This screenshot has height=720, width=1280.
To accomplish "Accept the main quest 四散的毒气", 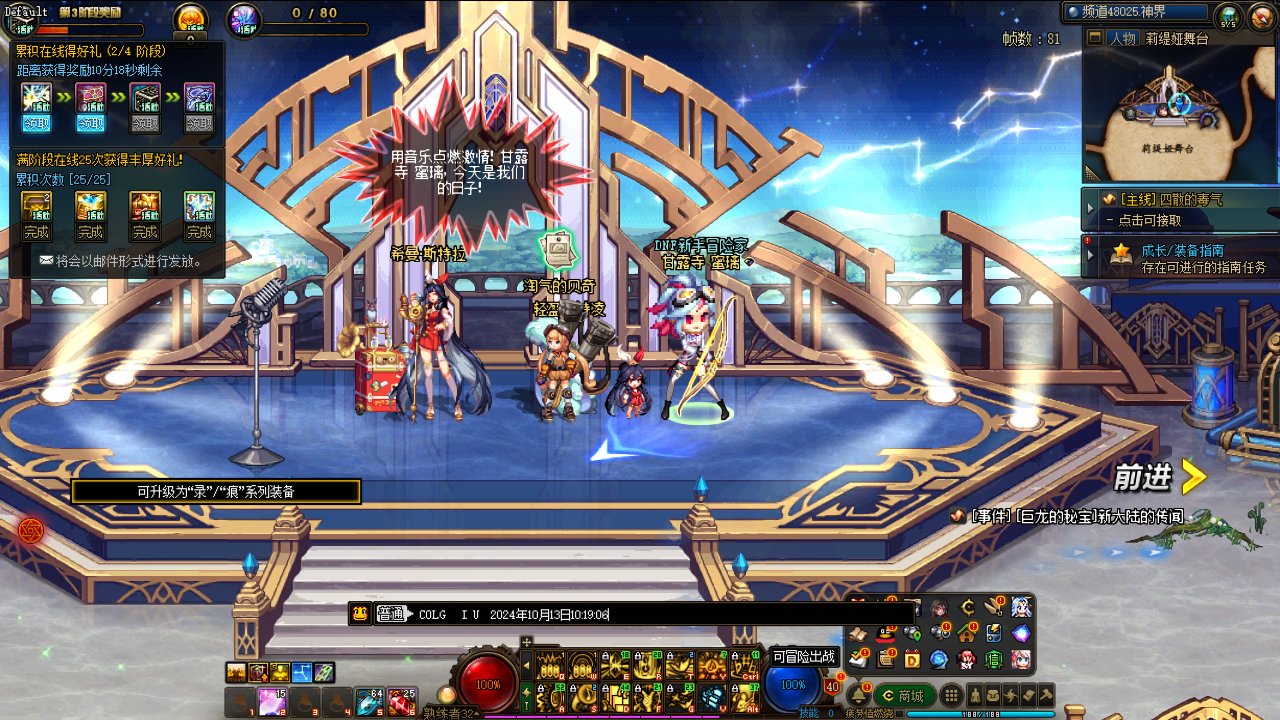I will pyautogui.click(x=1180, y=209).
